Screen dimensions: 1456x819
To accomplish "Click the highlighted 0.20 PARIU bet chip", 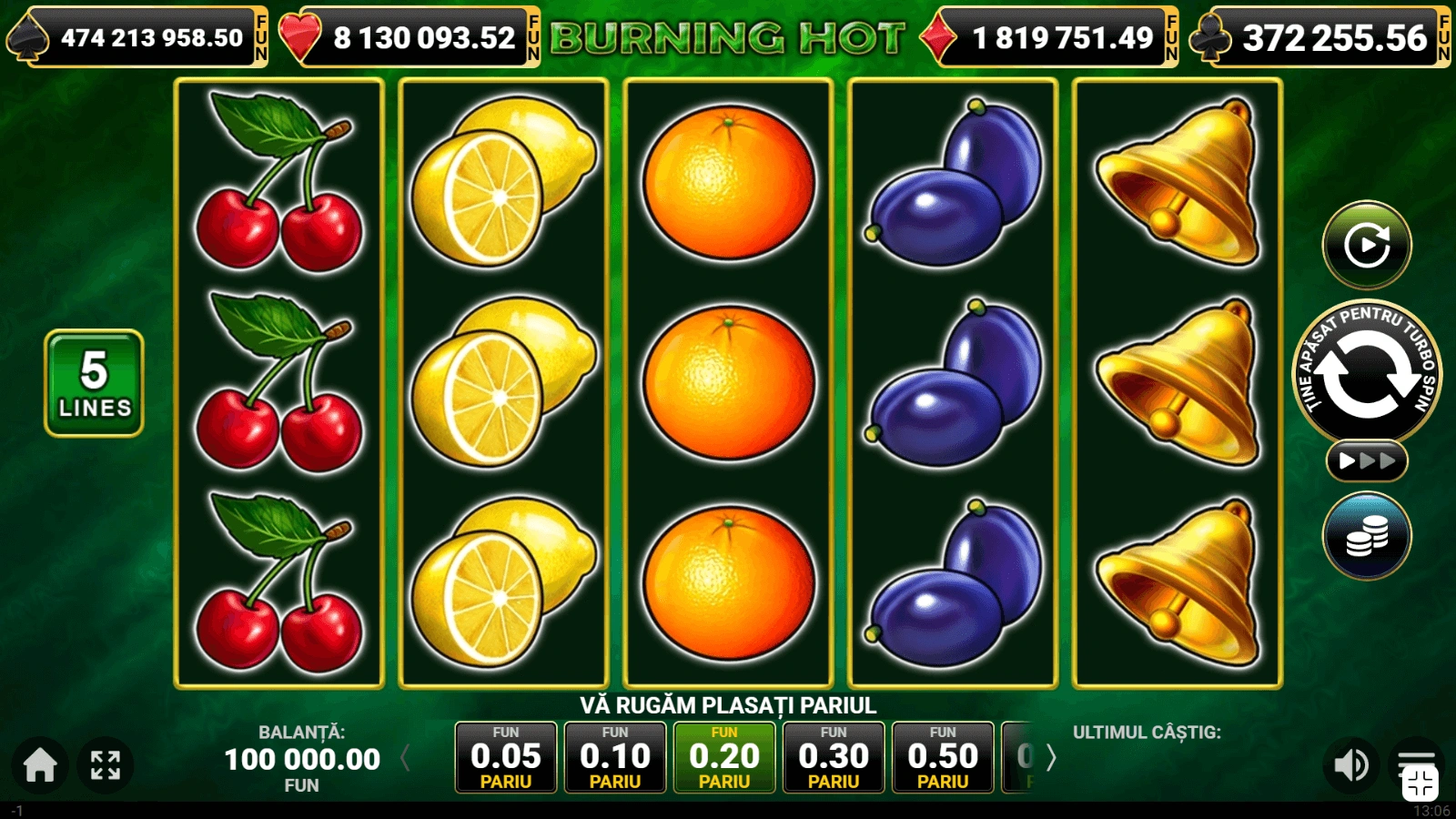I will (725, 758).
